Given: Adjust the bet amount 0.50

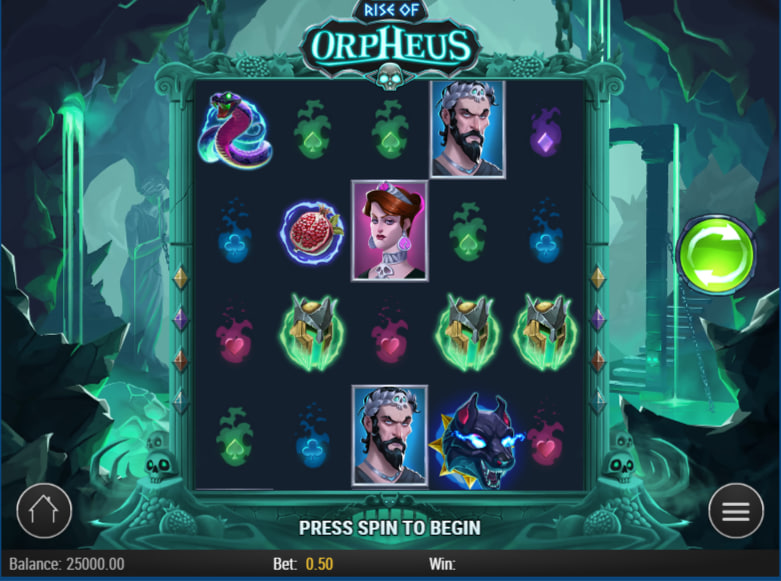Looking at the screenshot, I should (319, 564).
